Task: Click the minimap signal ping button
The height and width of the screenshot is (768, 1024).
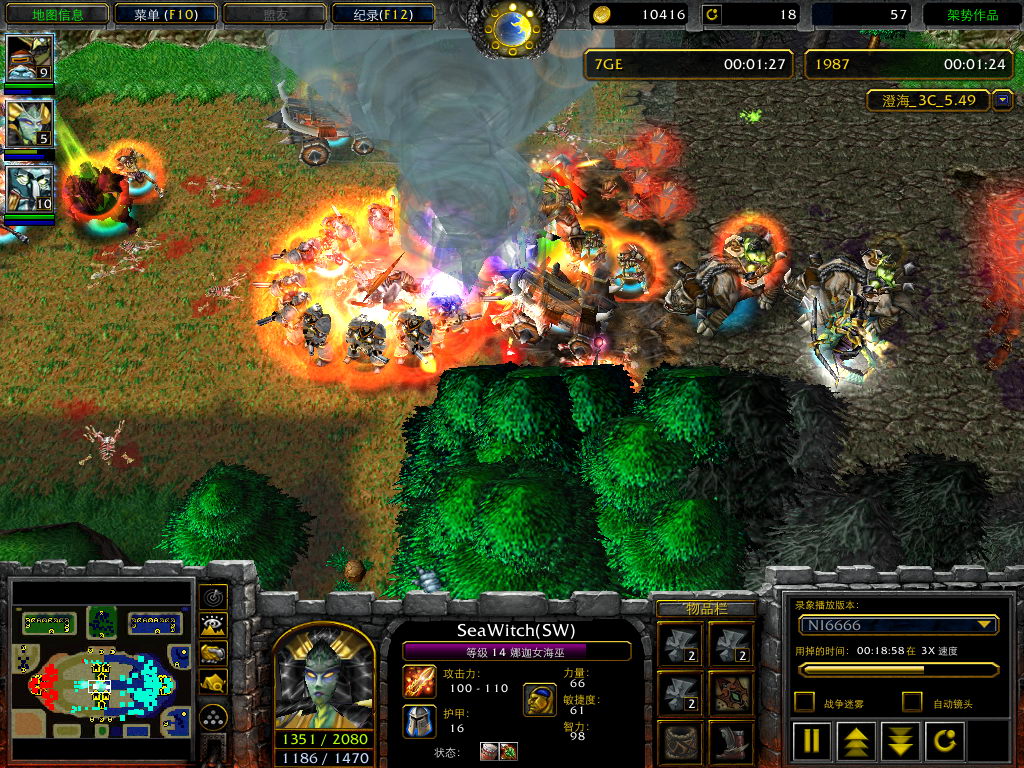Action: [213, 597]
